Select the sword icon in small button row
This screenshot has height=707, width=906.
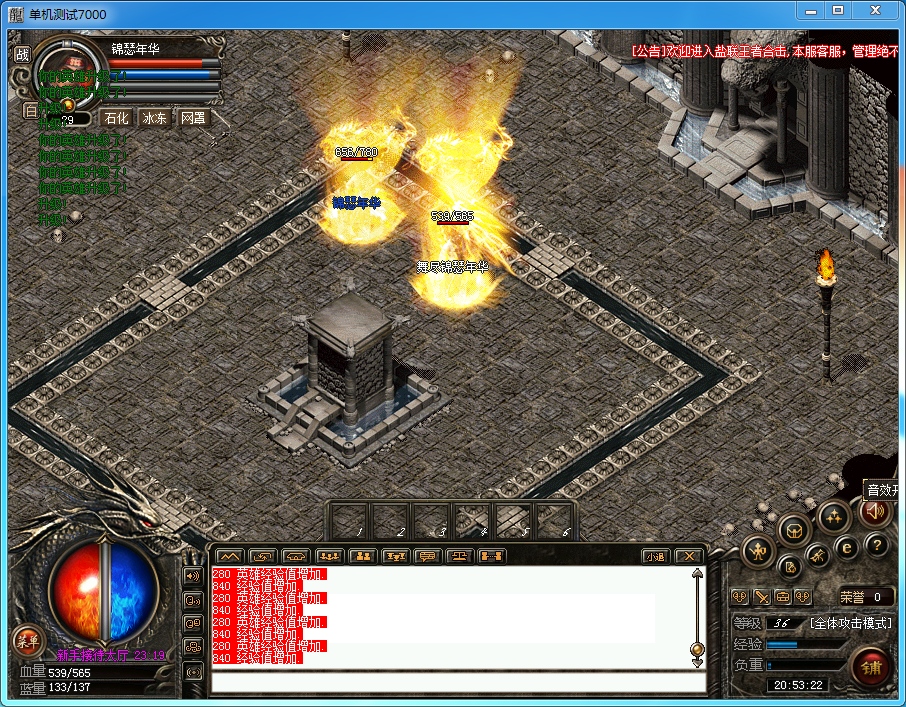[762, 597]
